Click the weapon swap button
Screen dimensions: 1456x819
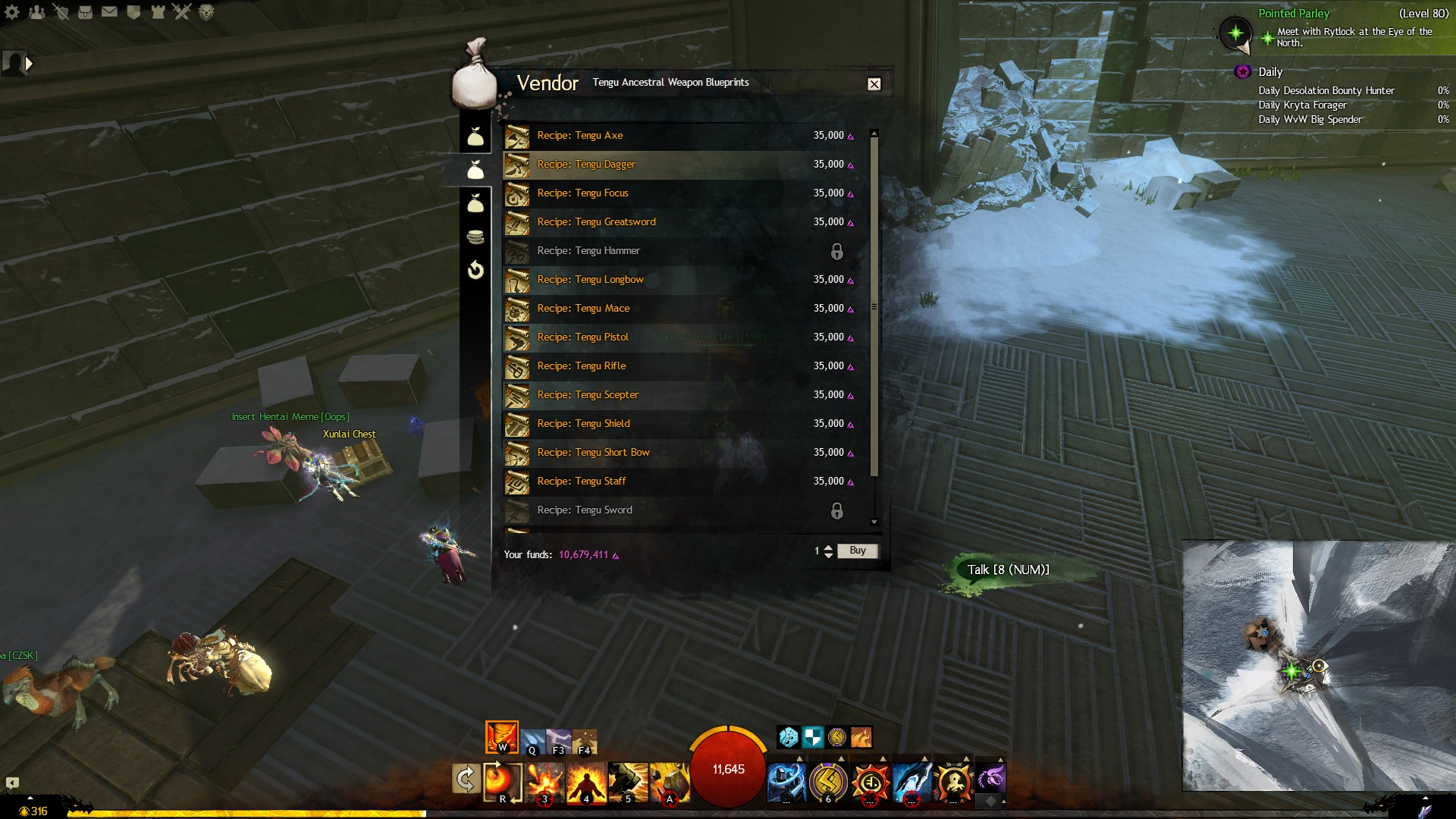[x=465, y=779]
